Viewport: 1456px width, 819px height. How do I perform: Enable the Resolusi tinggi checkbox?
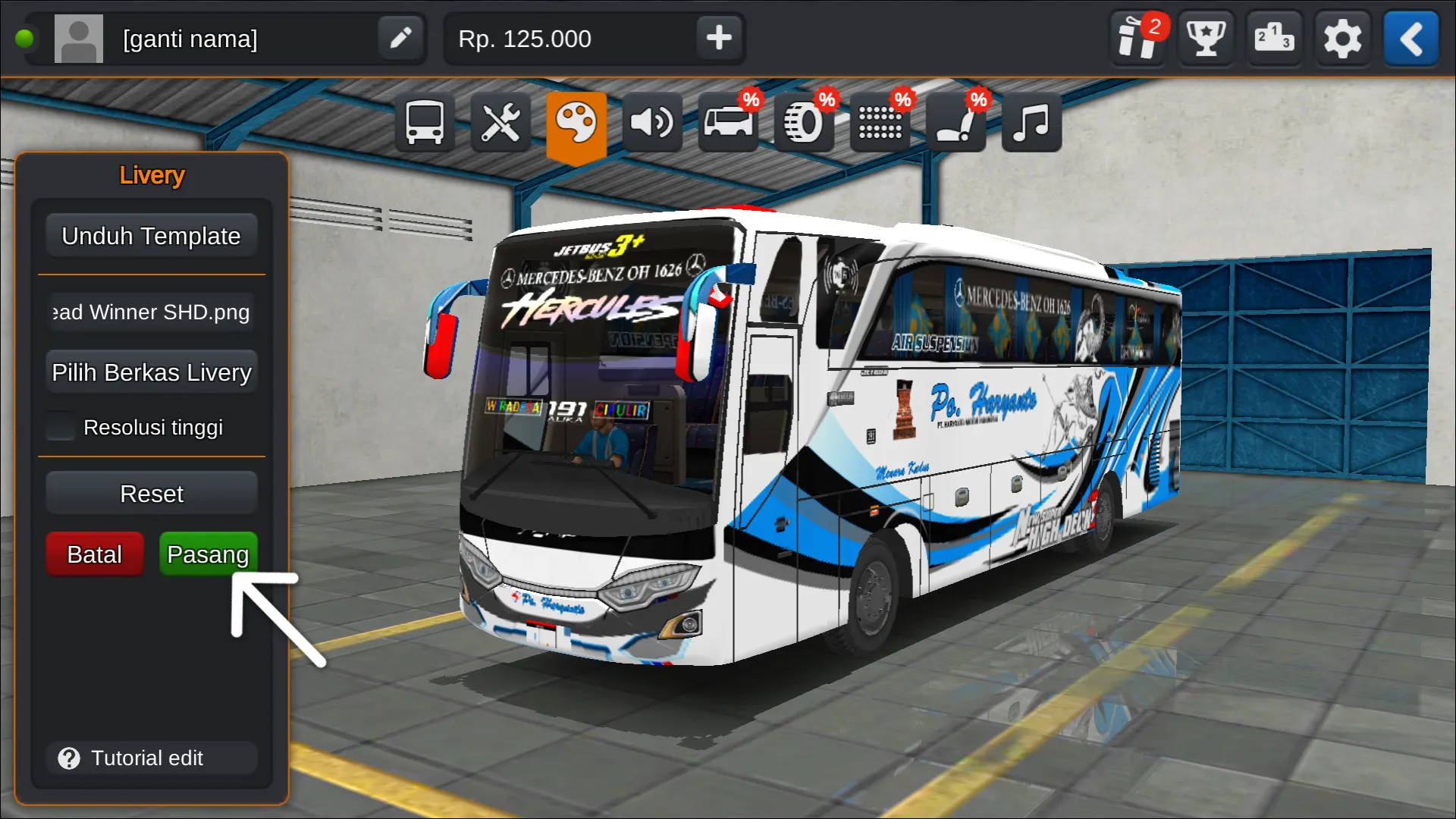point(61,426)
